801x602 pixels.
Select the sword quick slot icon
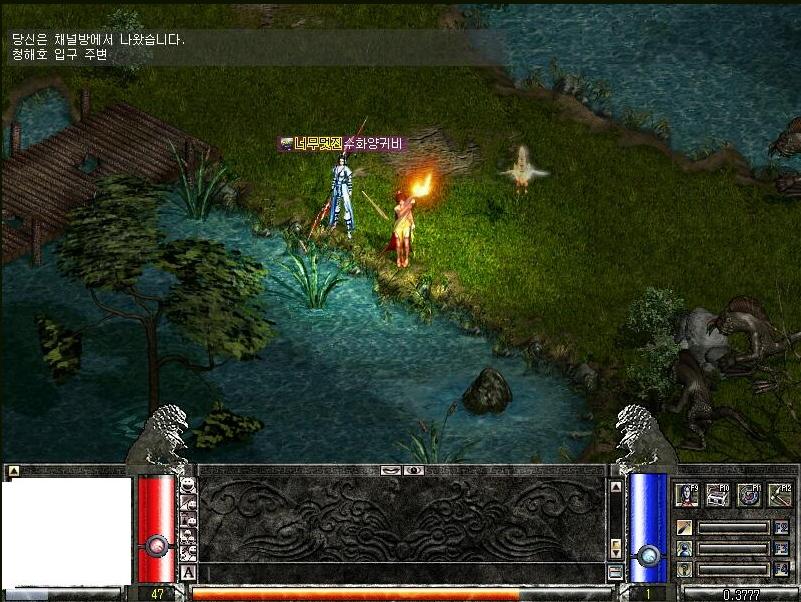point(685,527)
